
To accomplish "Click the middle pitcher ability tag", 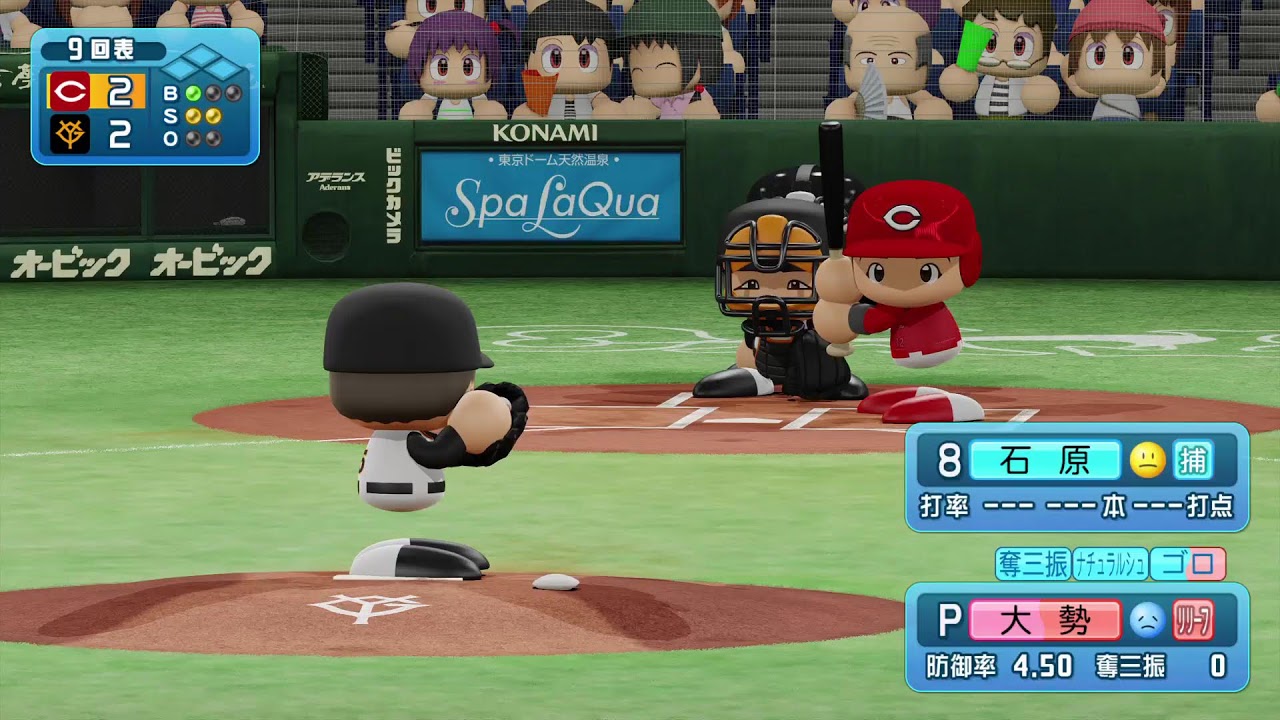I will 1110,564.
